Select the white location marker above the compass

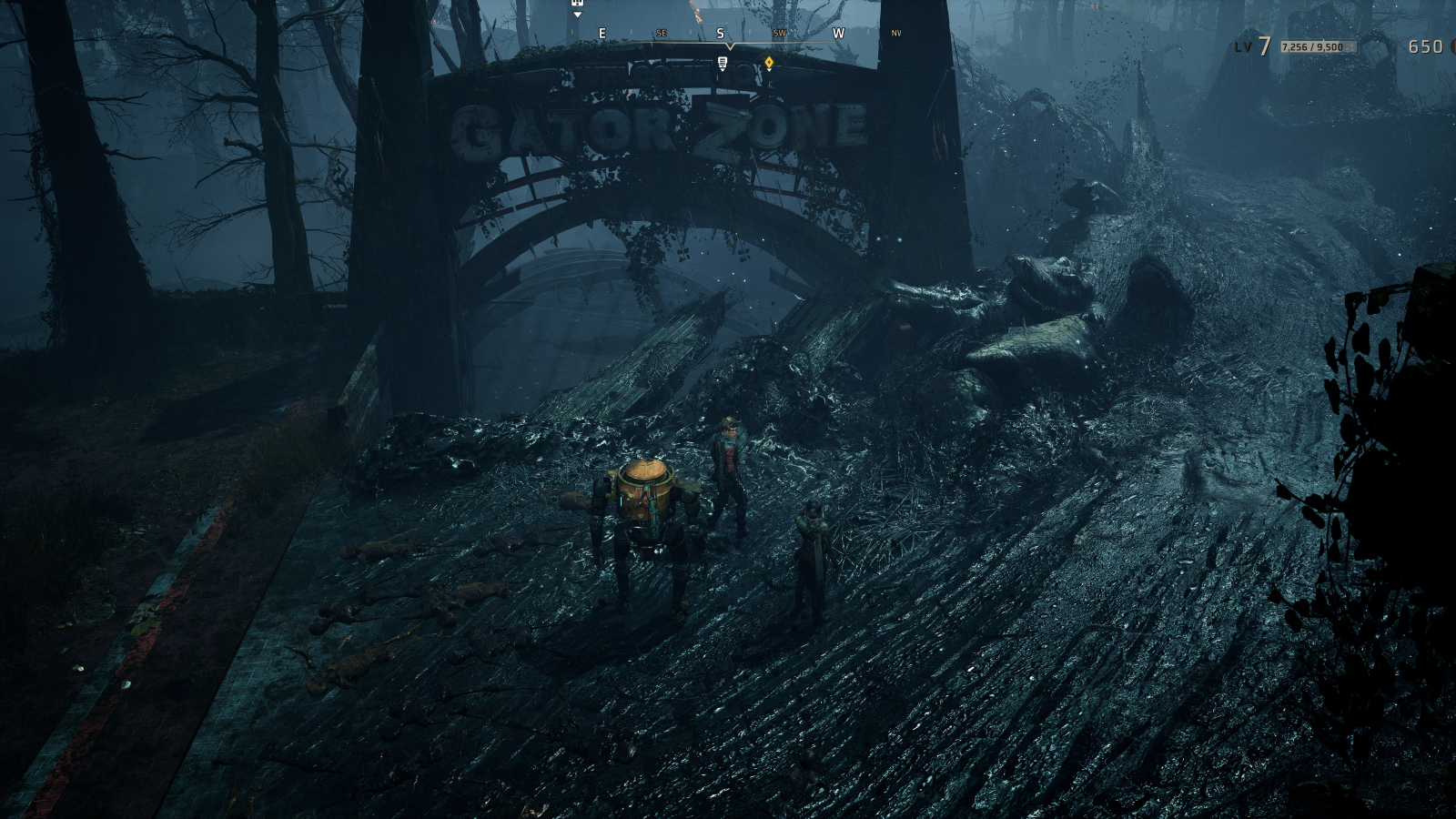click(x=577, y=5)
